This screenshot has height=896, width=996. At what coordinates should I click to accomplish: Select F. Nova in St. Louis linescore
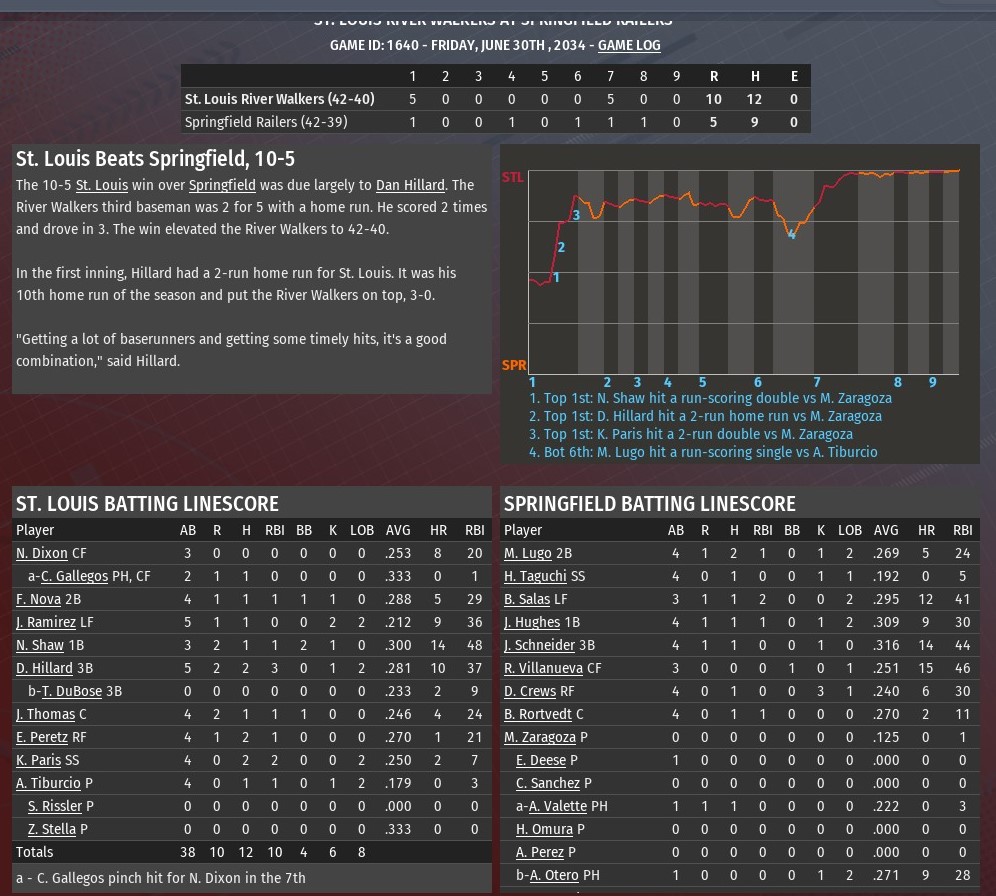(38, 599)
